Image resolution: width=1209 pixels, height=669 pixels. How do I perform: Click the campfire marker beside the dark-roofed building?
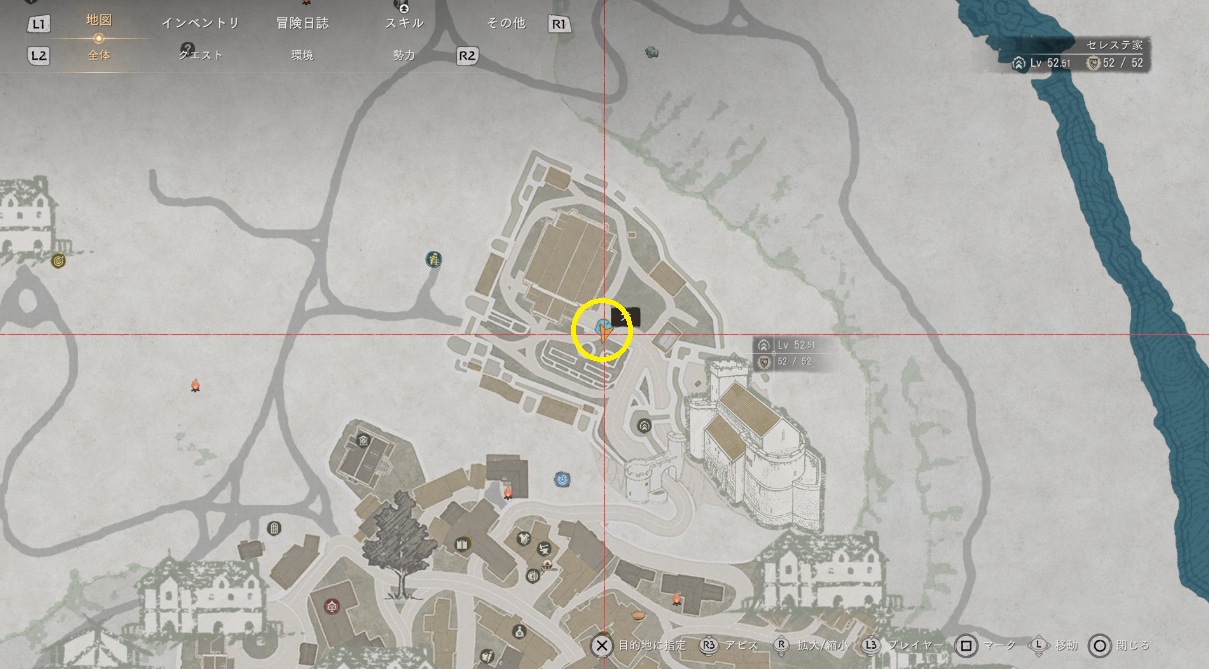click(507, 491)
